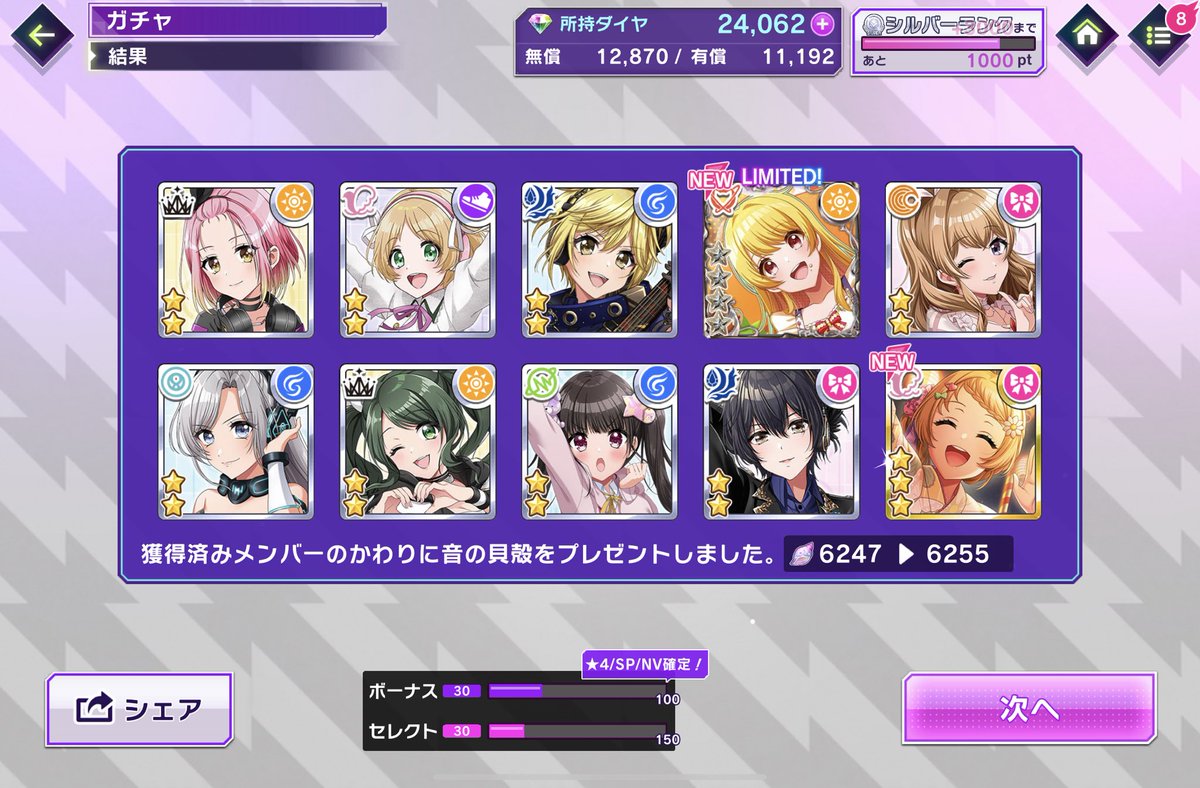View the black twin-tail girl card
This screenshot has width=1200, height=788.
tap(600, 441)
